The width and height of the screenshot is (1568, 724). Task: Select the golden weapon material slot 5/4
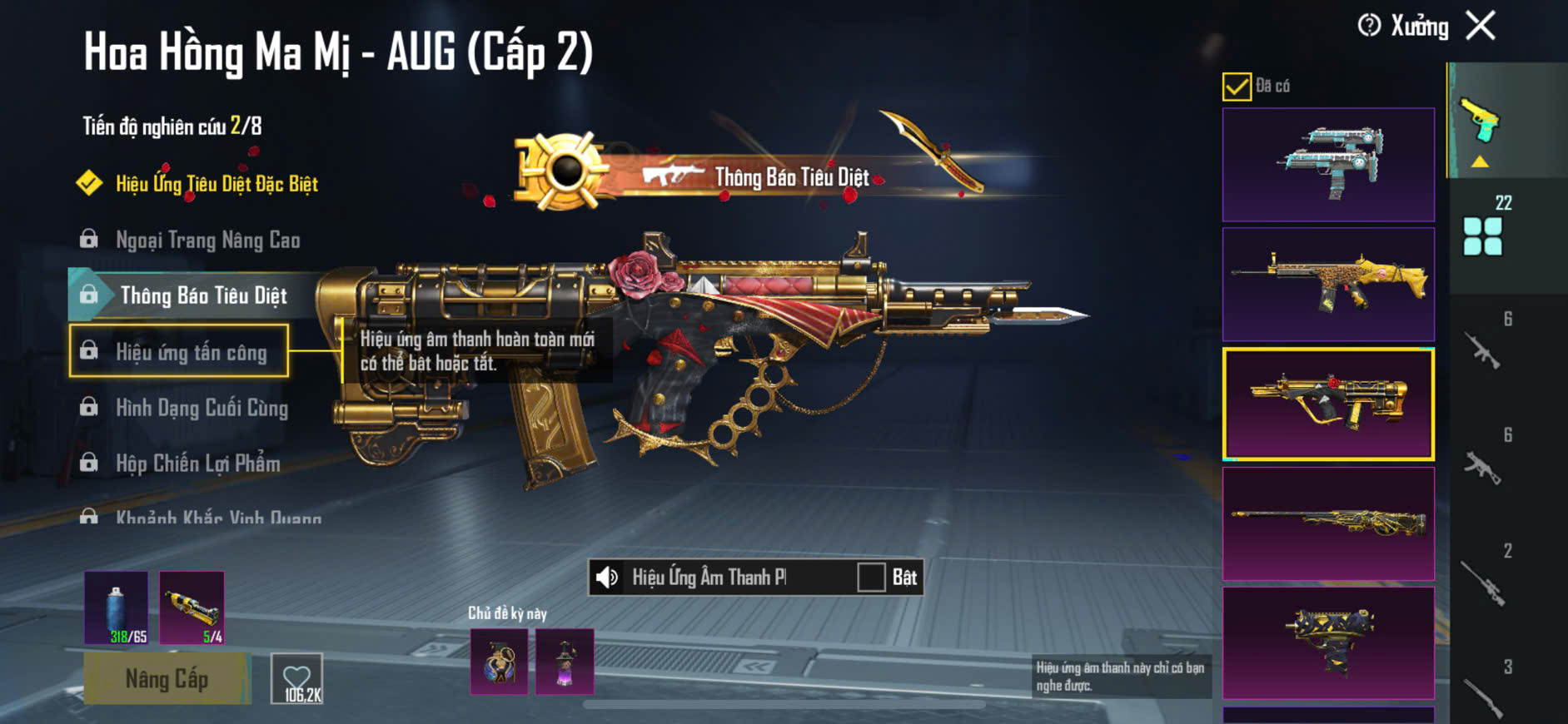(192, 607)
